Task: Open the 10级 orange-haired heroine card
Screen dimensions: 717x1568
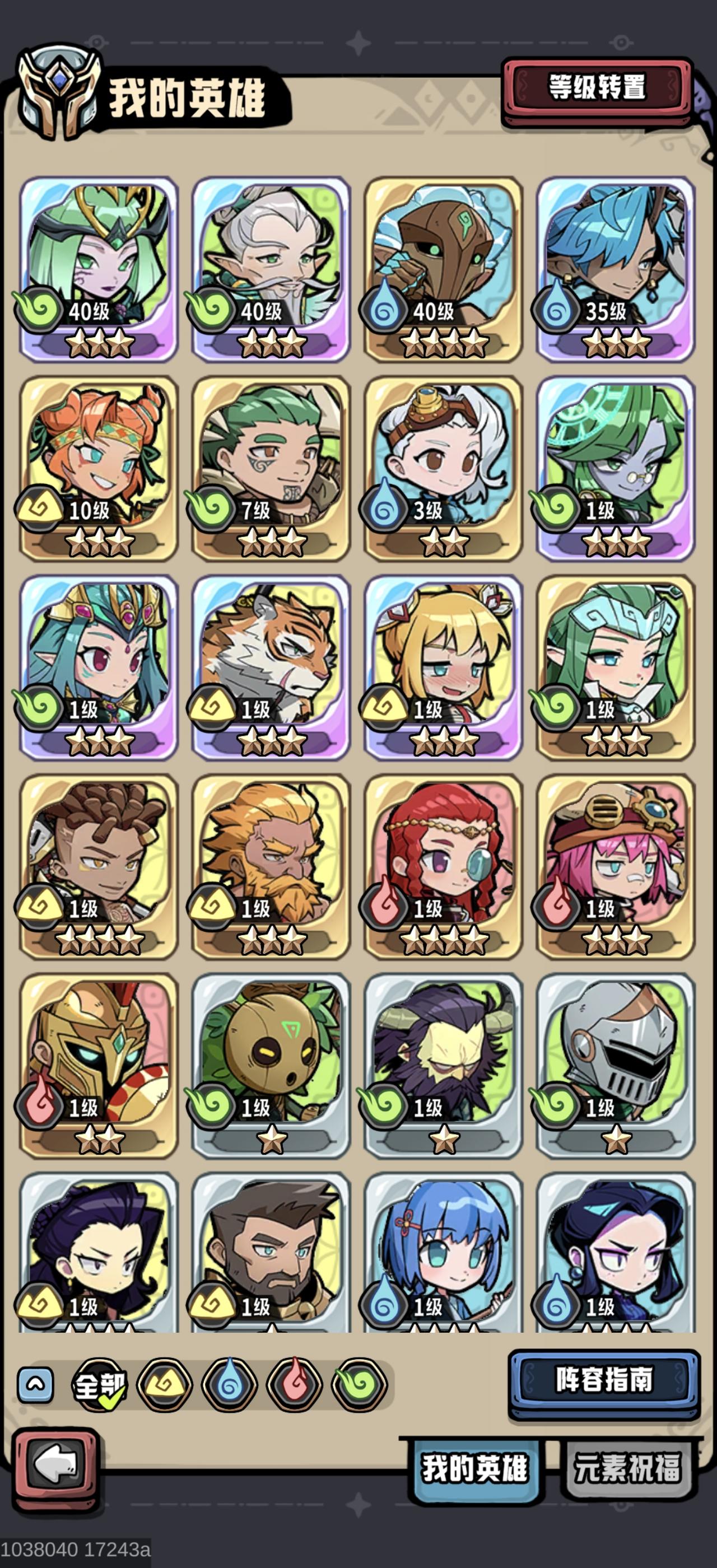Action: (x=97, y=454)
